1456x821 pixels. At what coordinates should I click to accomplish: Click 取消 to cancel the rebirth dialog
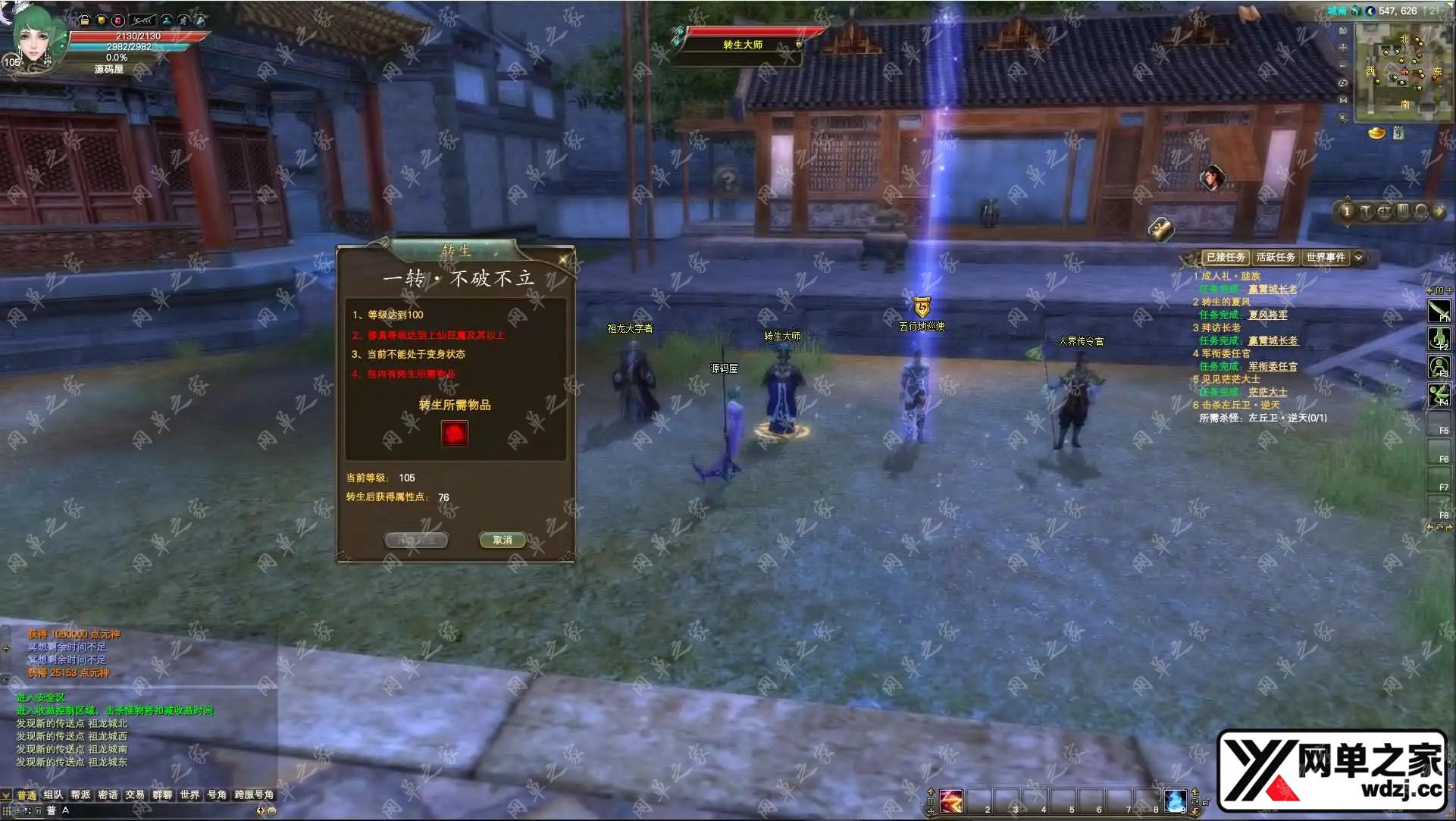point(503,540)
